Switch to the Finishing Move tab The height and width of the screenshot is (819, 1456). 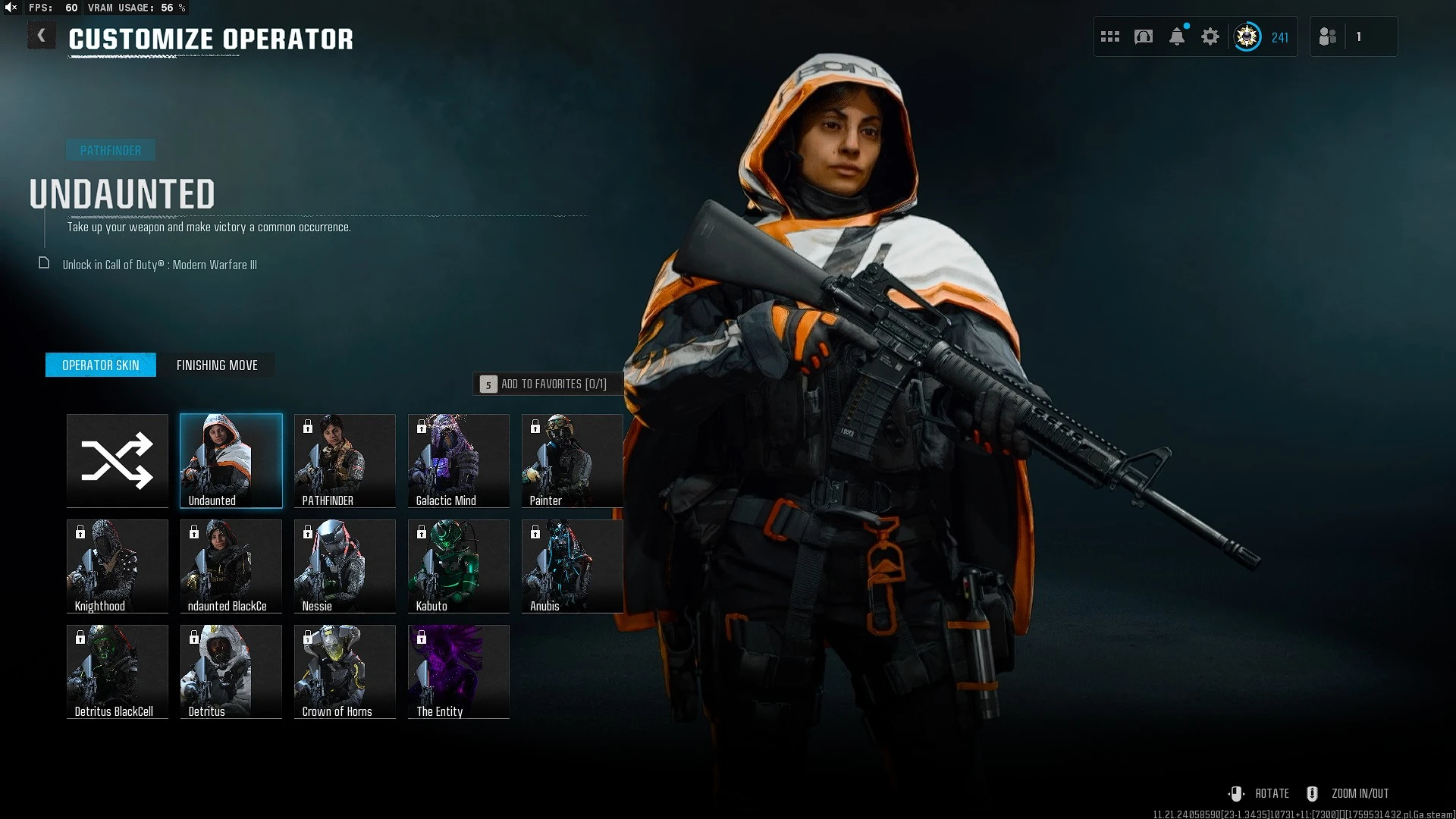coord(217,366)
